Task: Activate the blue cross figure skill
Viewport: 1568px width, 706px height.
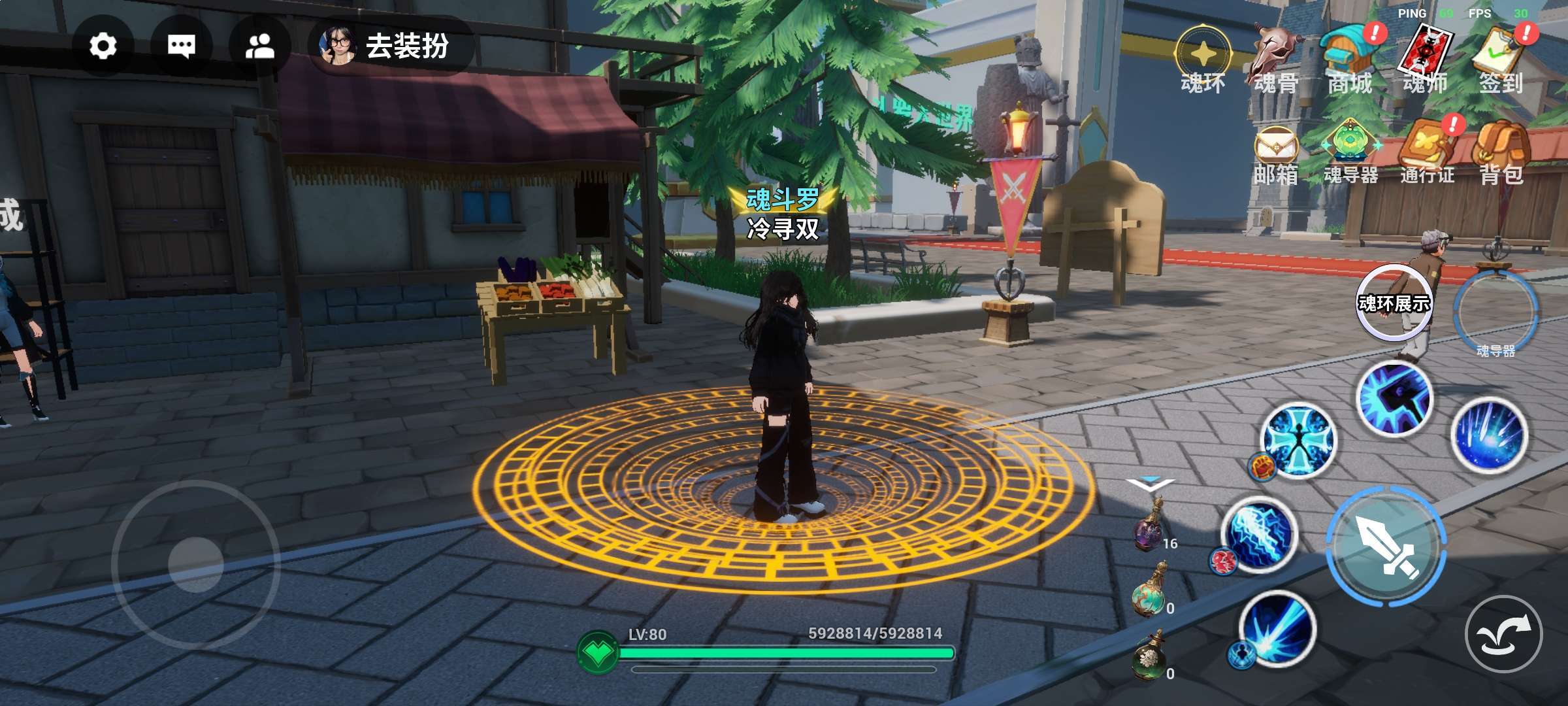Action: [x=1298, y=440]
